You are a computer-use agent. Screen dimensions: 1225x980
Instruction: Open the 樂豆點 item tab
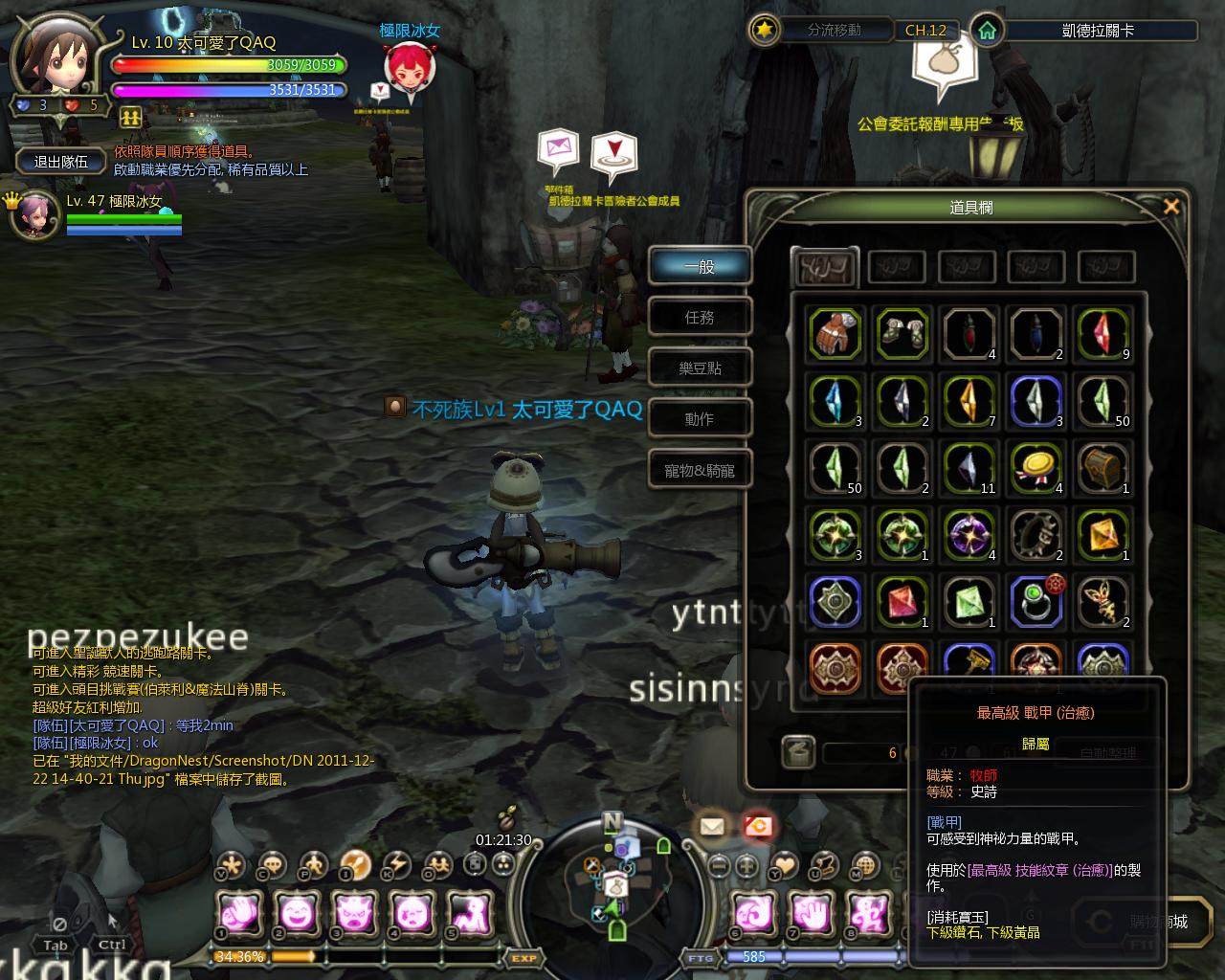tap(700, 367)
